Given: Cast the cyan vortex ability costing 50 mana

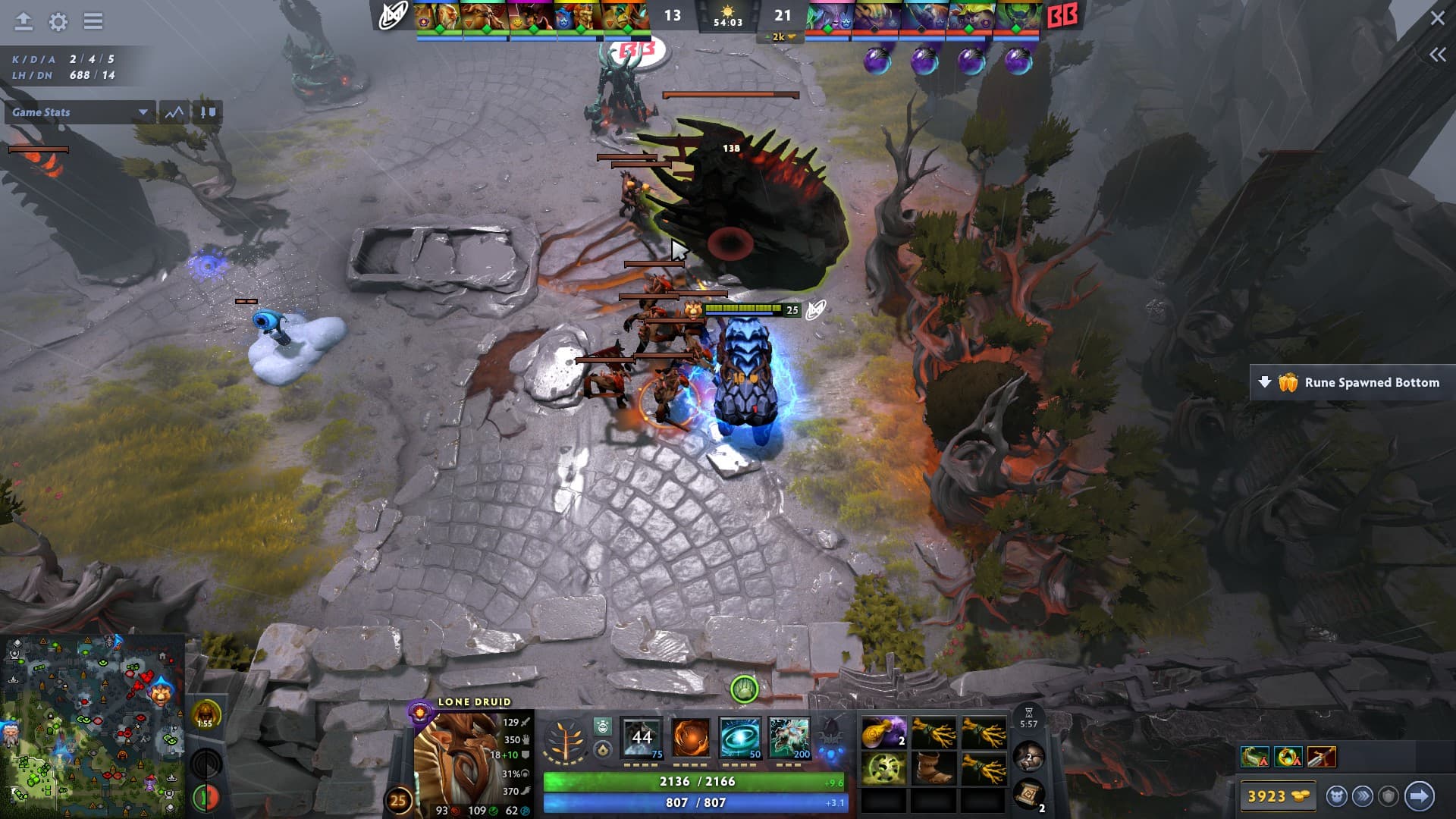Looking at the screenshot, I should point(740,737).
